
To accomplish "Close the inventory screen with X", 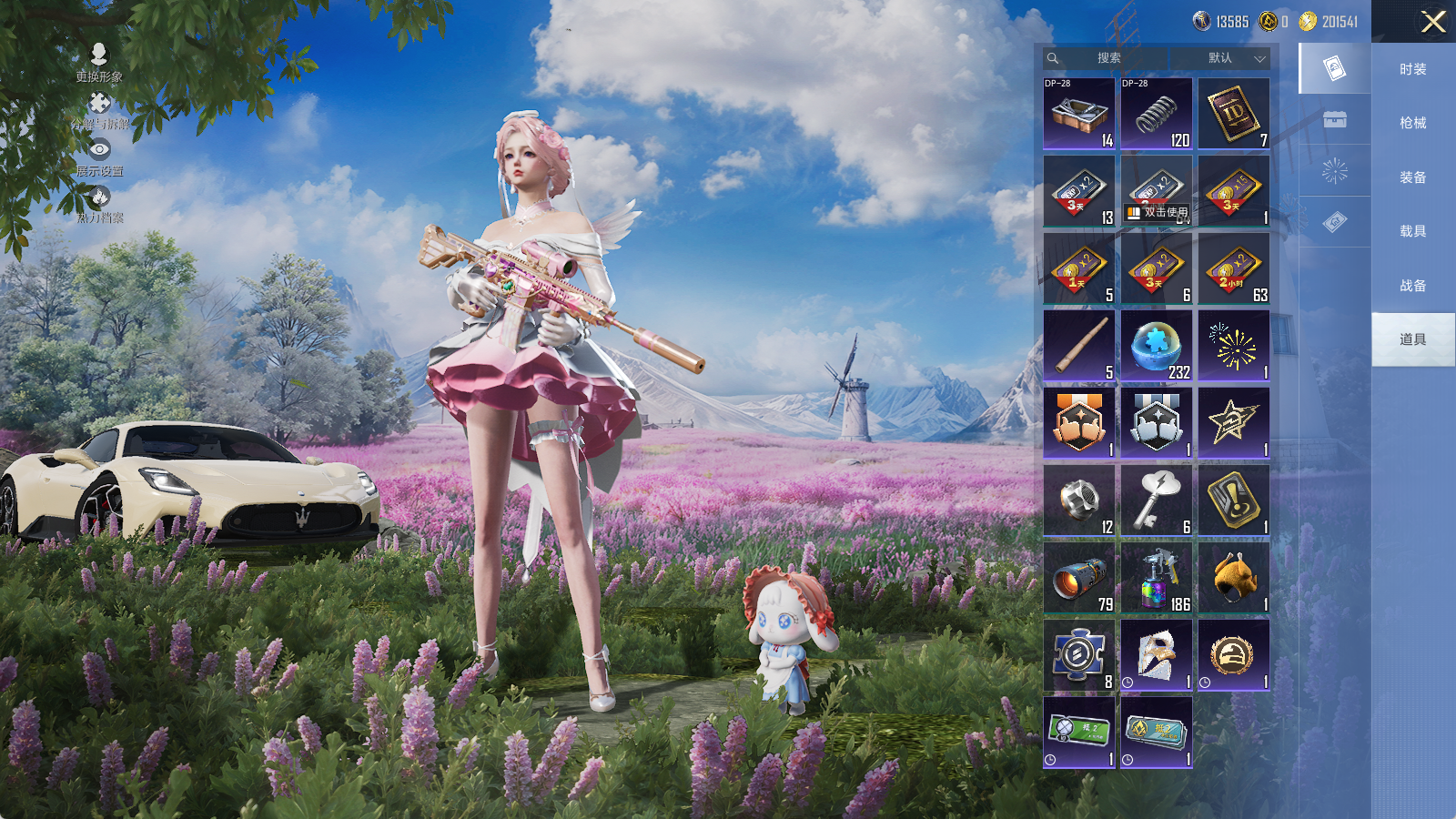I will 1433,22.
